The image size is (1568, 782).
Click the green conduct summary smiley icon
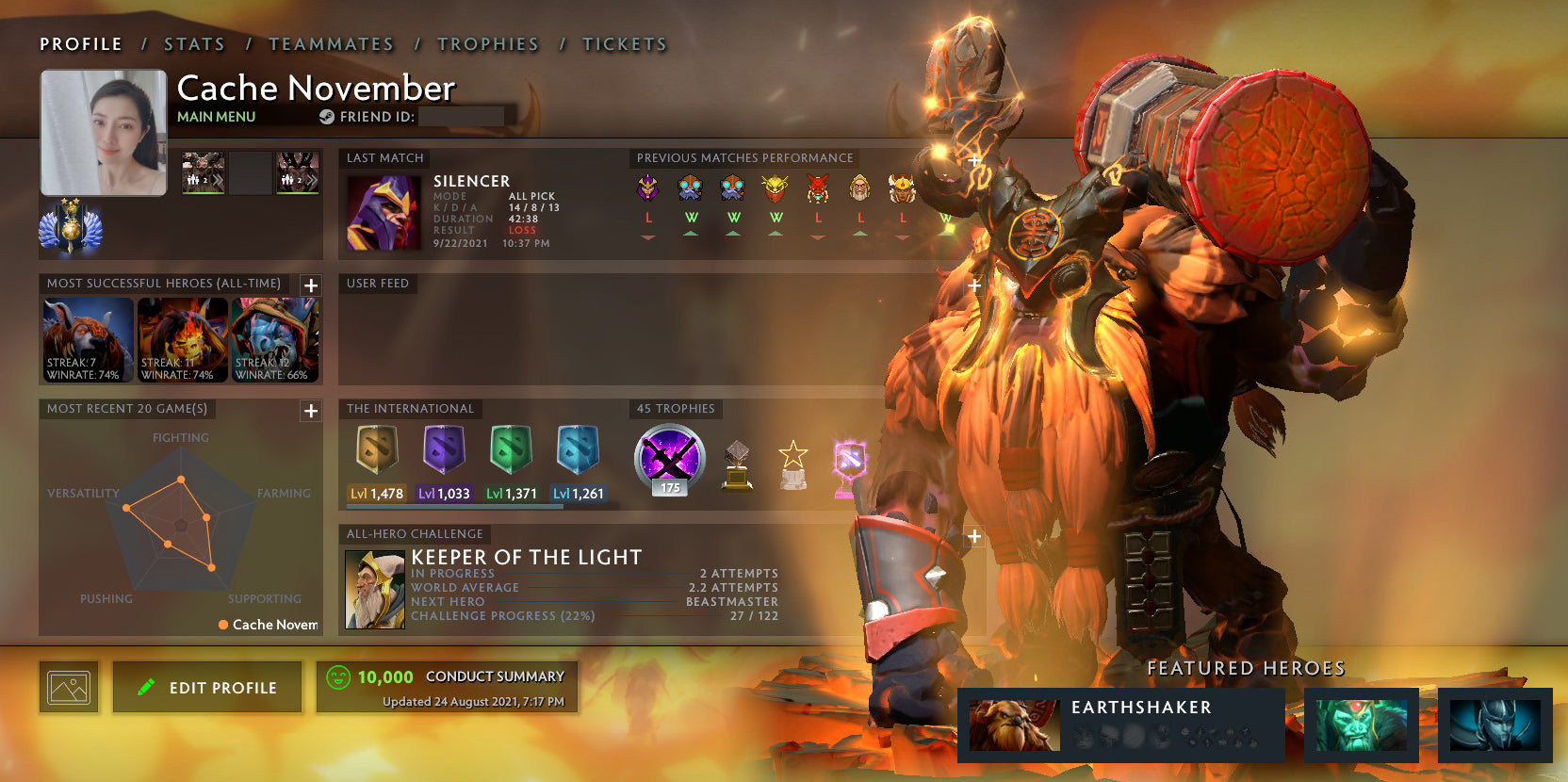point(338,676)
